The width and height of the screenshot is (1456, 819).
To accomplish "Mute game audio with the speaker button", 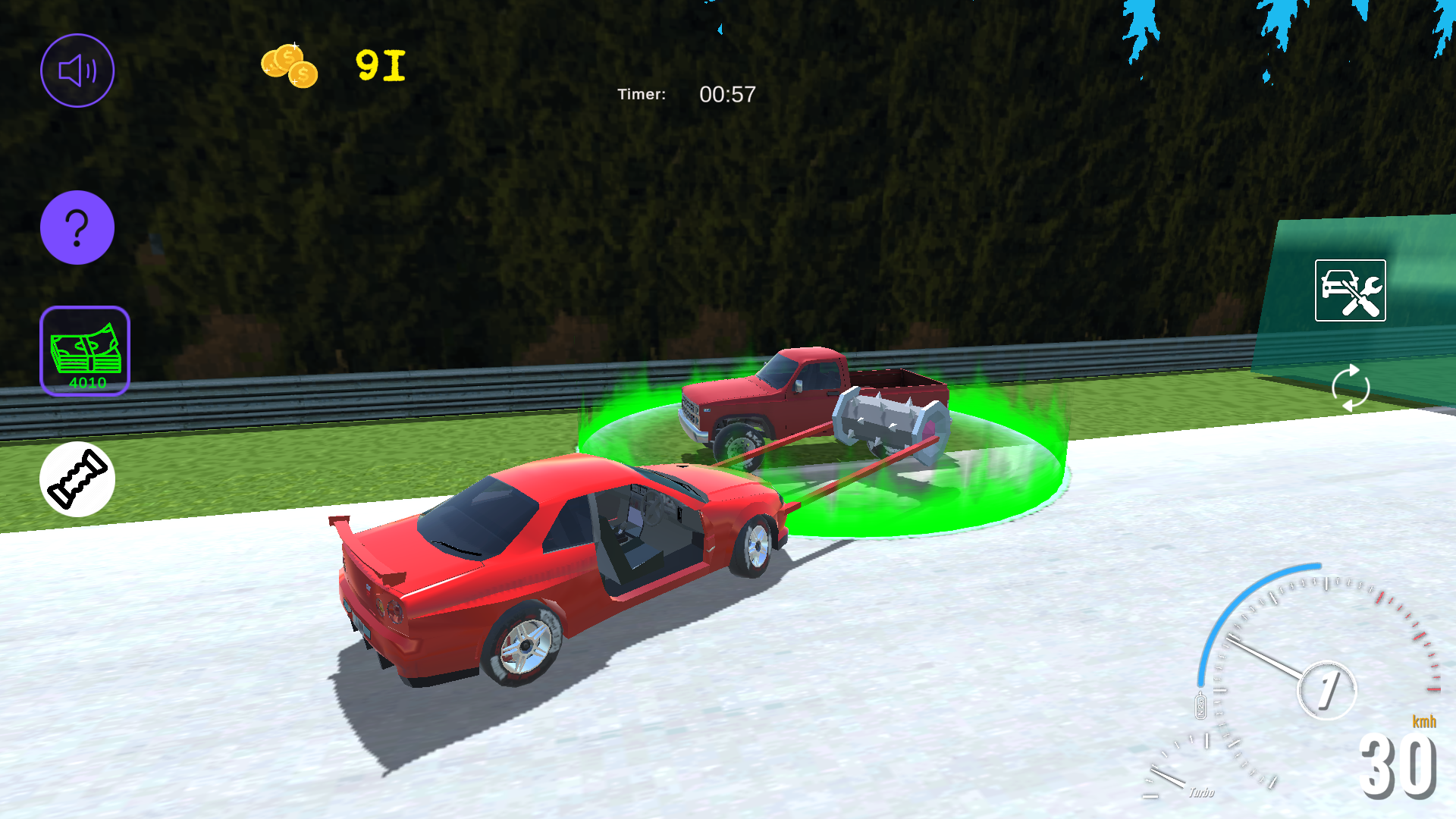I will click(x=77, y=70).
